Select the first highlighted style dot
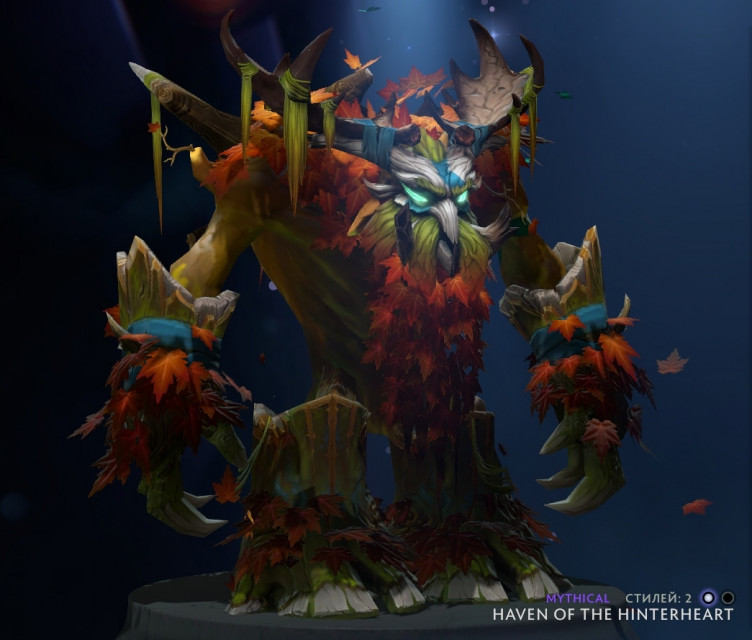Screen dimensions: 752x640 [x=709, y=598]
